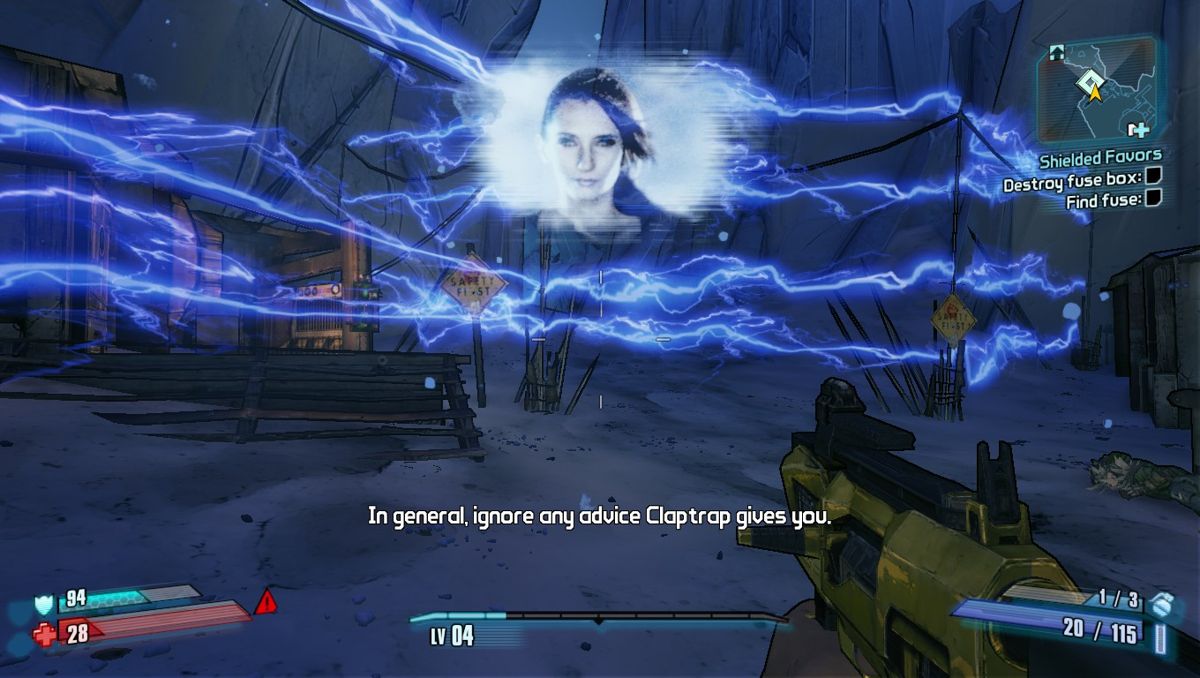The image size is (1200, 678).
Task: Click the minimap in the corner
Action: 1097,88
